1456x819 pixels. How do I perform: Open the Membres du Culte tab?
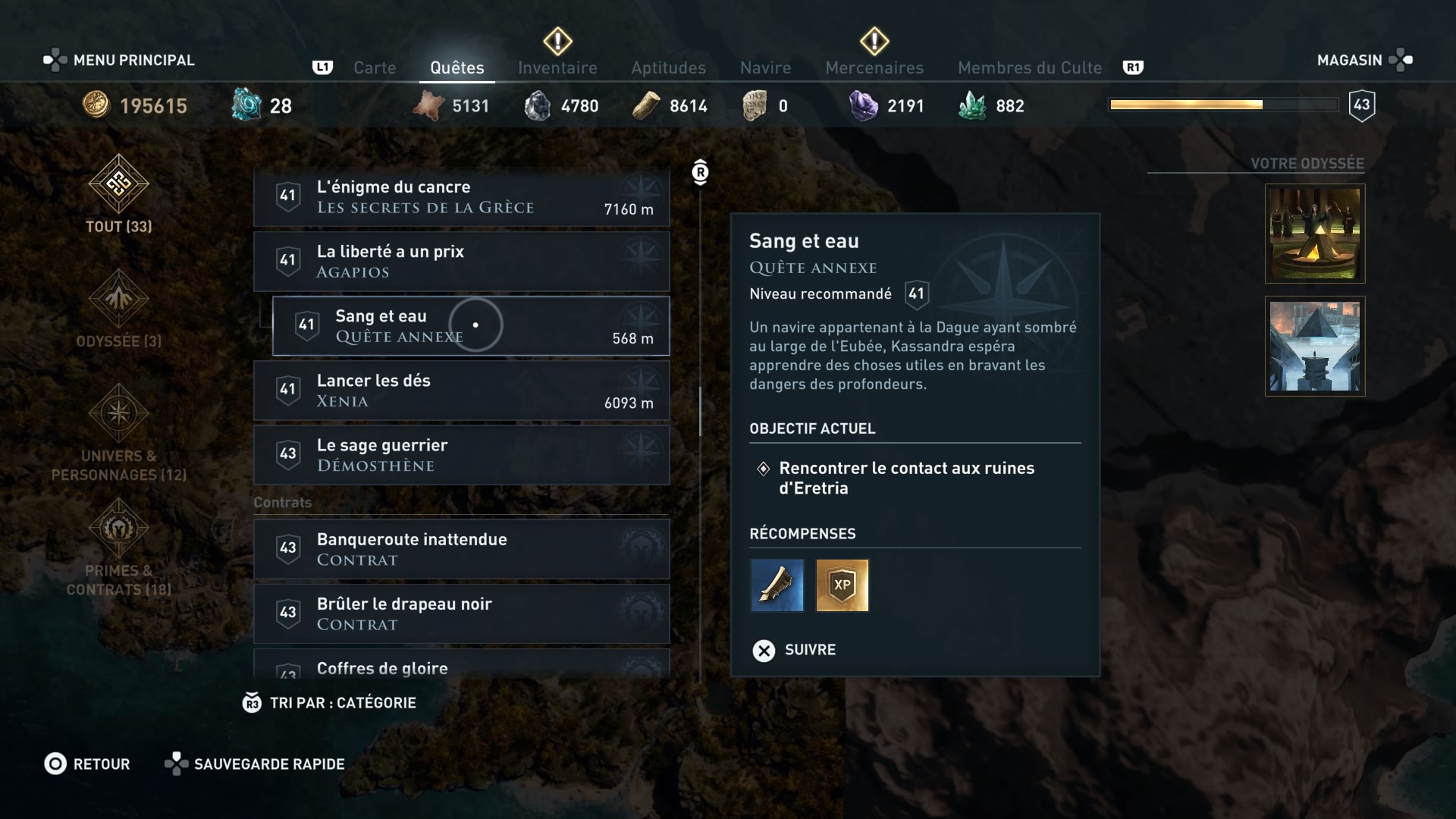[x=1029, y=67]
